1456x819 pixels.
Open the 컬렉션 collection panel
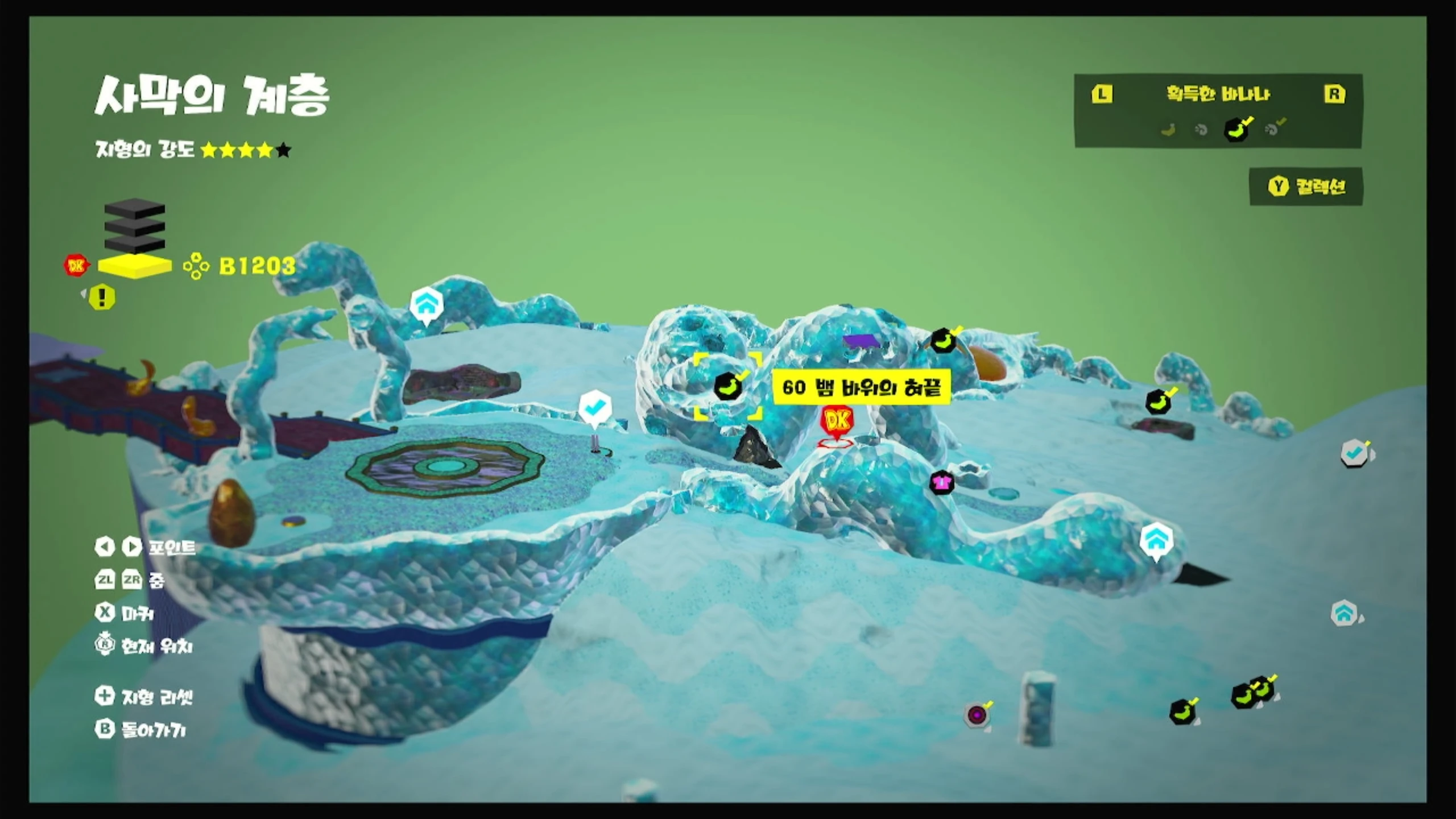[1307, 187]
